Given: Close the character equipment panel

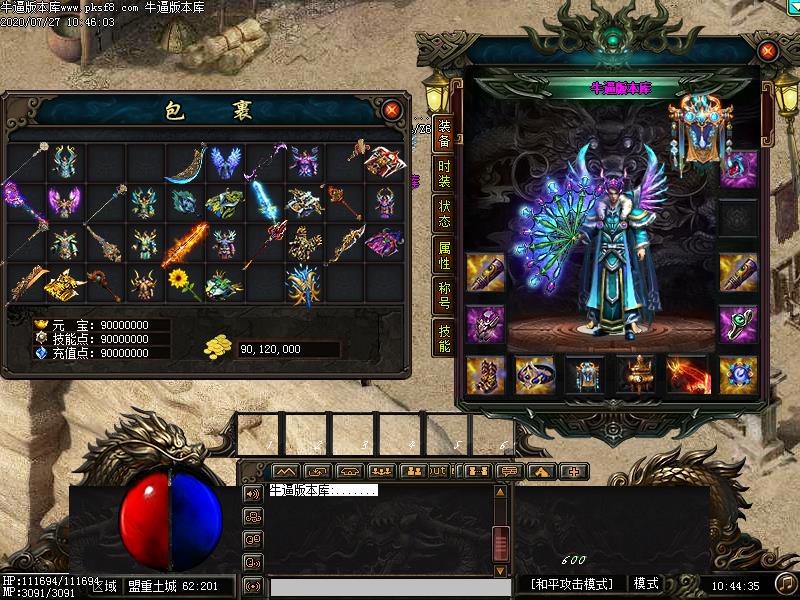Looking at the screenshot, I should pos(768,51).
